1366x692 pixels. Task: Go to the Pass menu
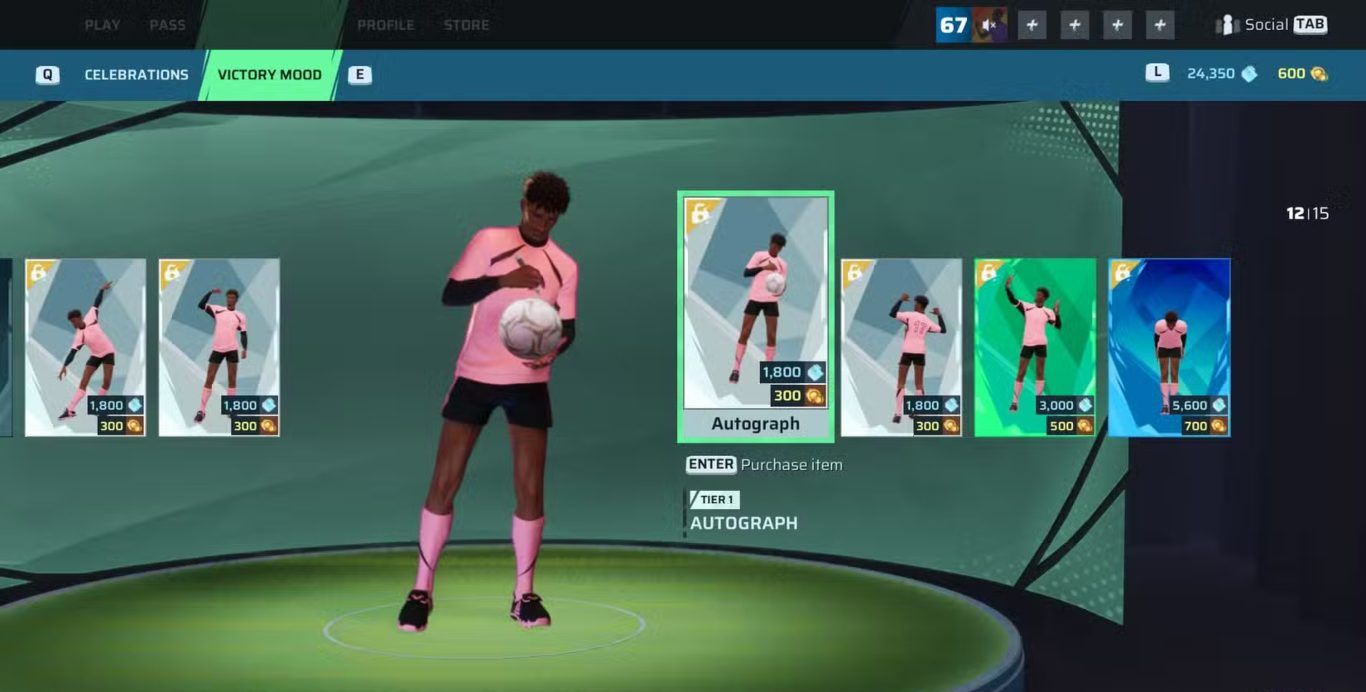167,25
